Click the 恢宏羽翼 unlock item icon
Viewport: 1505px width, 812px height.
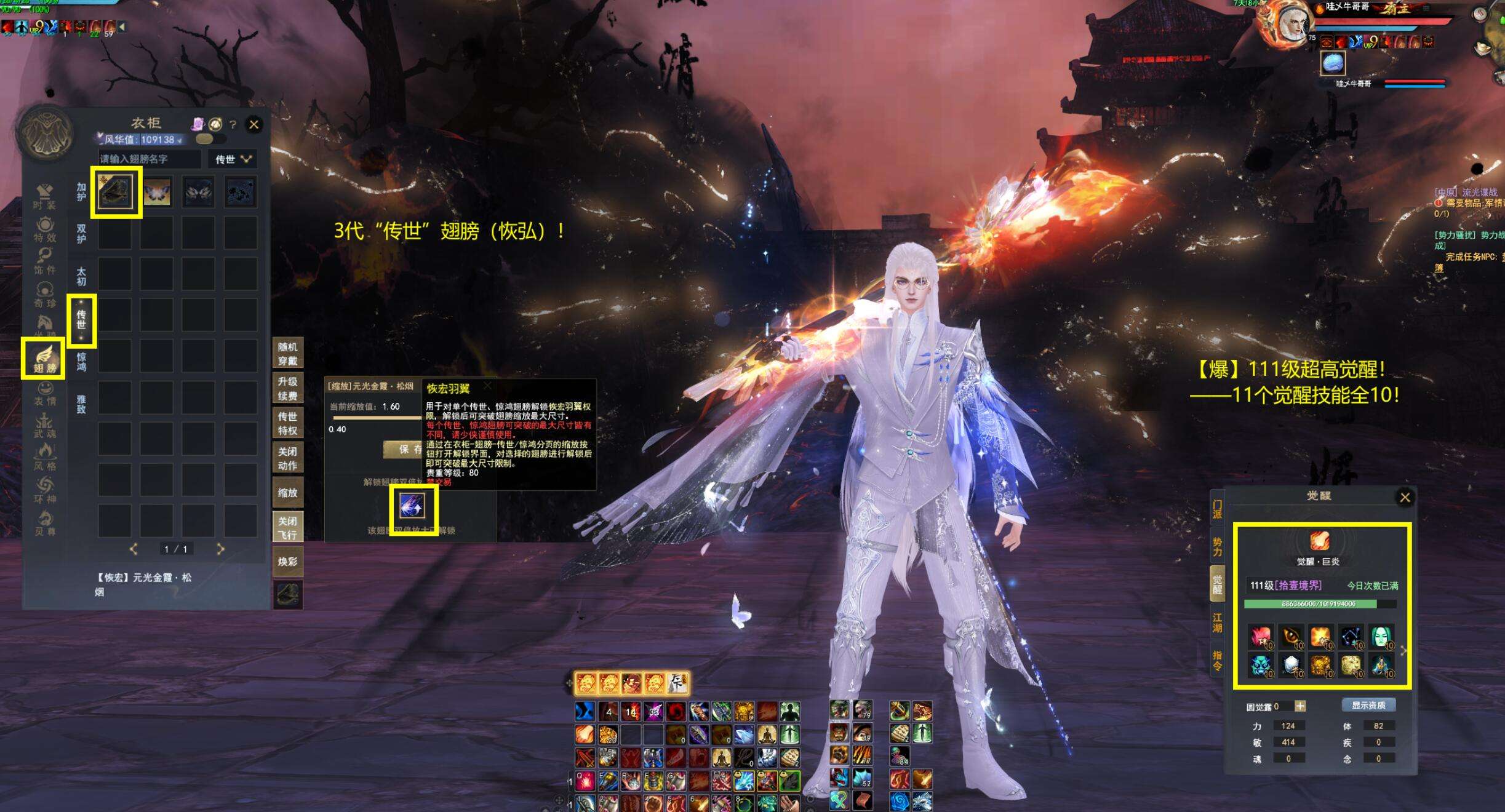(413, 509)
